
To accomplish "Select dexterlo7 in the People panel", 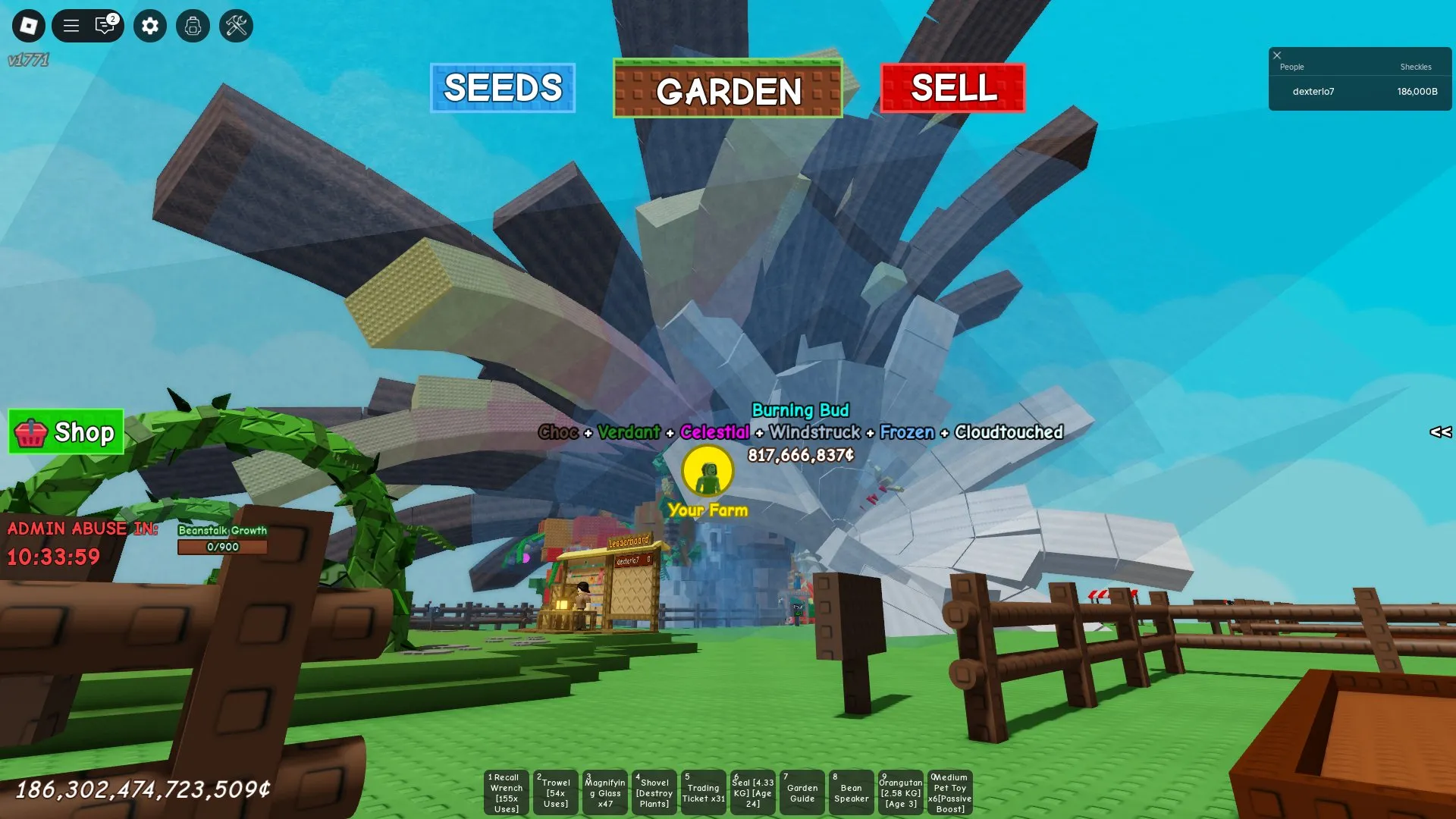I will 1313,91.
